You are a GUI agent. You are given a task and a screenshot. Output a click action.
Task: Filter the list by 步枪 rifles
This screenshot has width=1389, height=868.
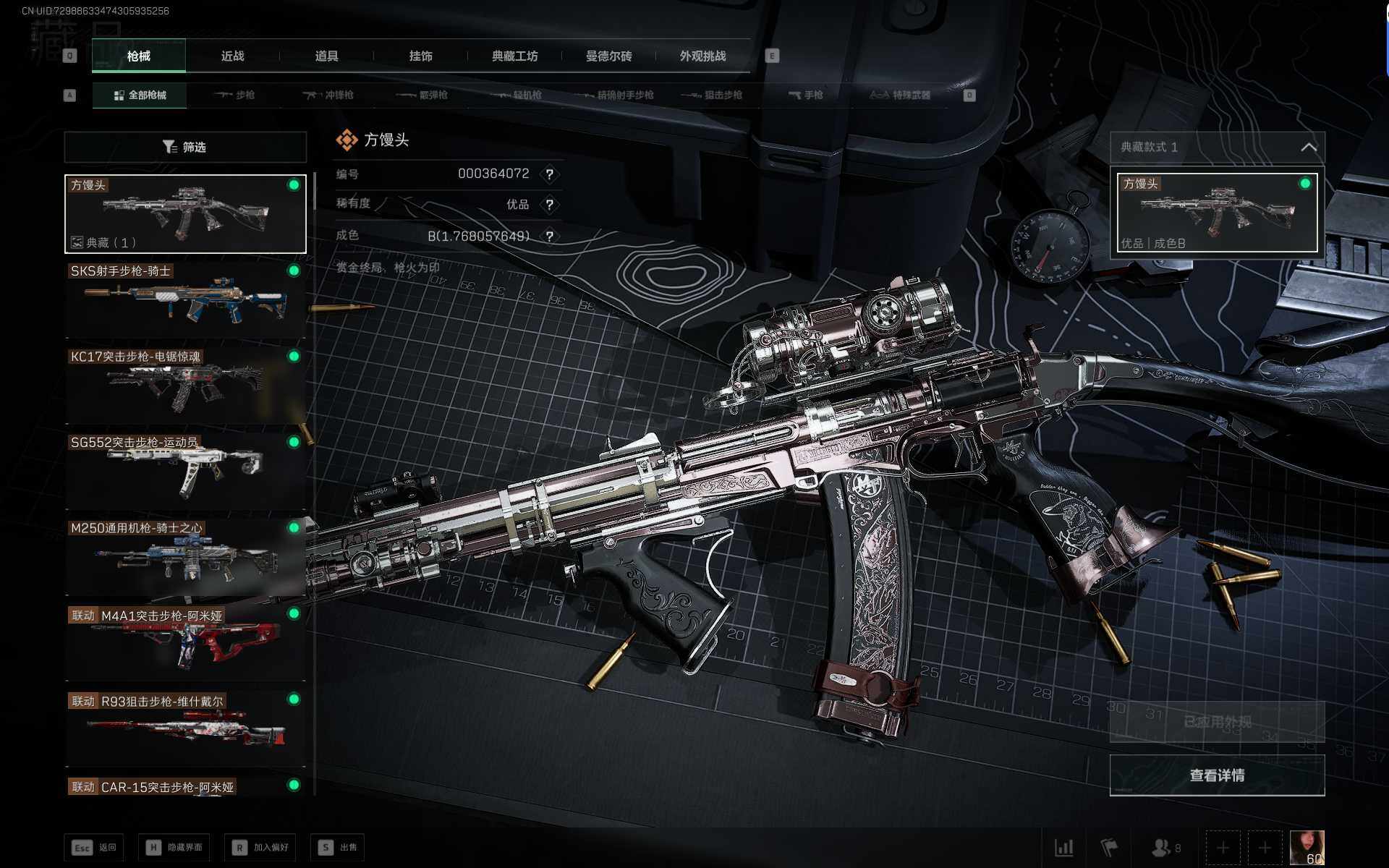[234, 95]
